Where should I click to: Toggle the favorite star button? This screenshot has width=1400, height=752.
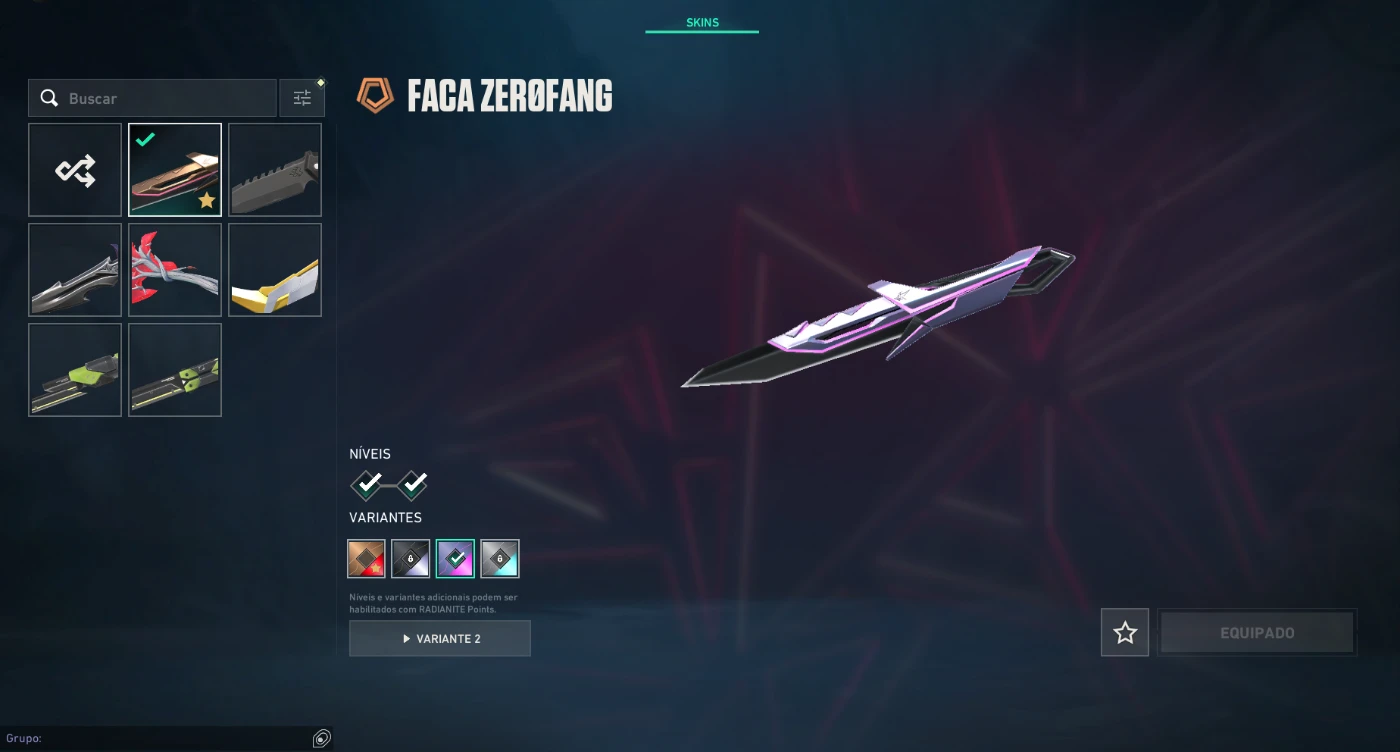1125,633
